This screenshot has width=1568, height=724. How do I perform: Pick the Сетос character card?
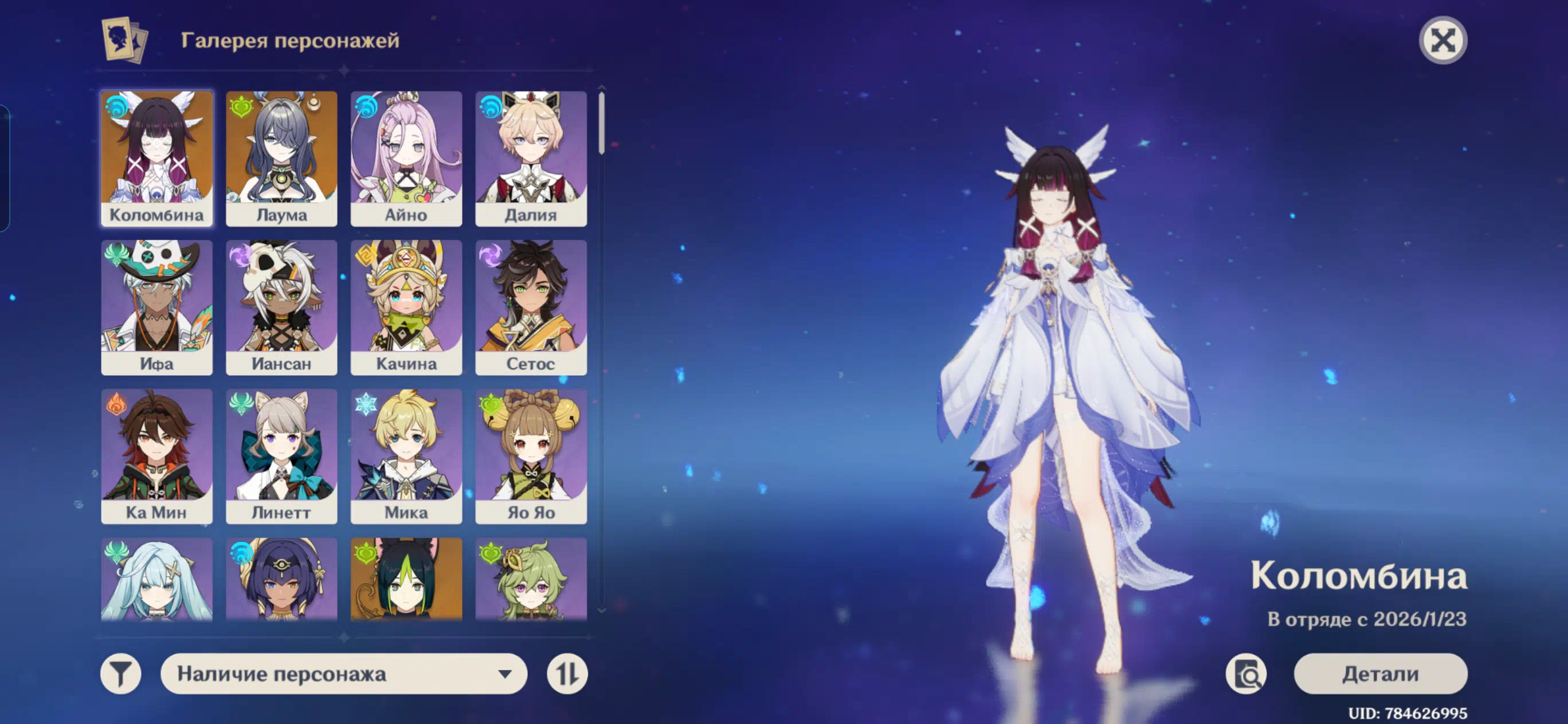tap(531, 306)
